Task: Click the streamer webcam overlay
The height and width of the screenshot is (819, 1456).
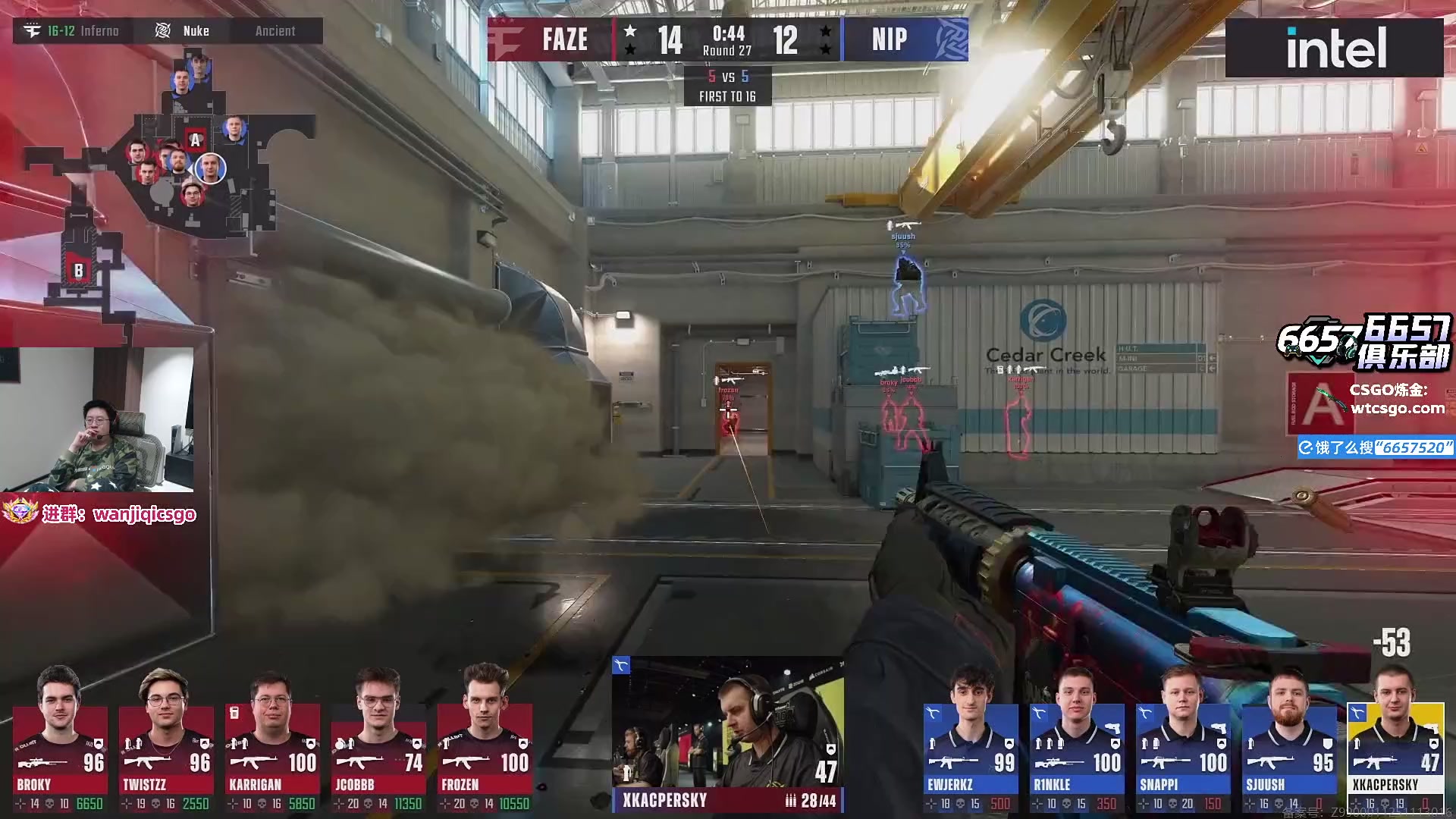Action: click(96, 419)
